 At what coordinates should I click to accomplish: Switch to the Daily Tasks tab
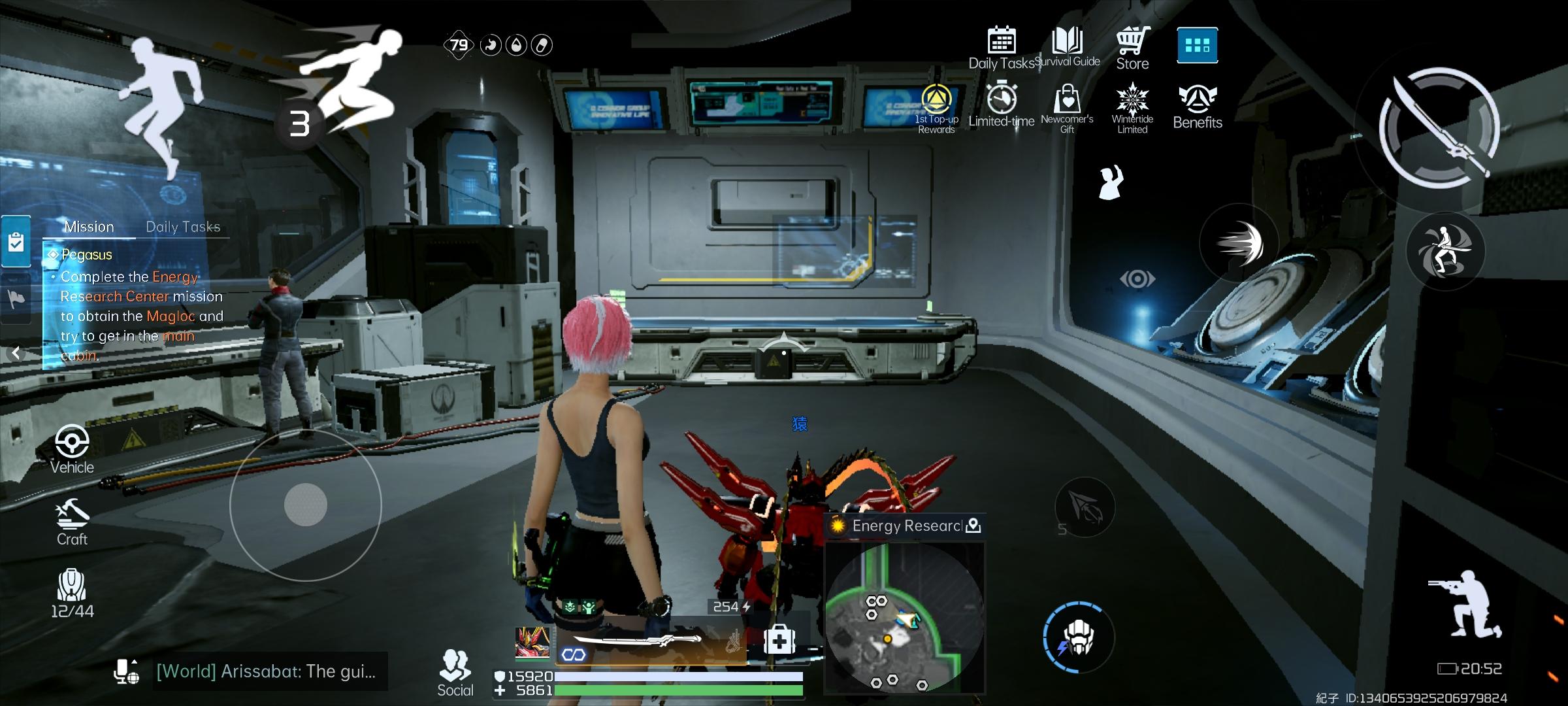pos(183,227)
